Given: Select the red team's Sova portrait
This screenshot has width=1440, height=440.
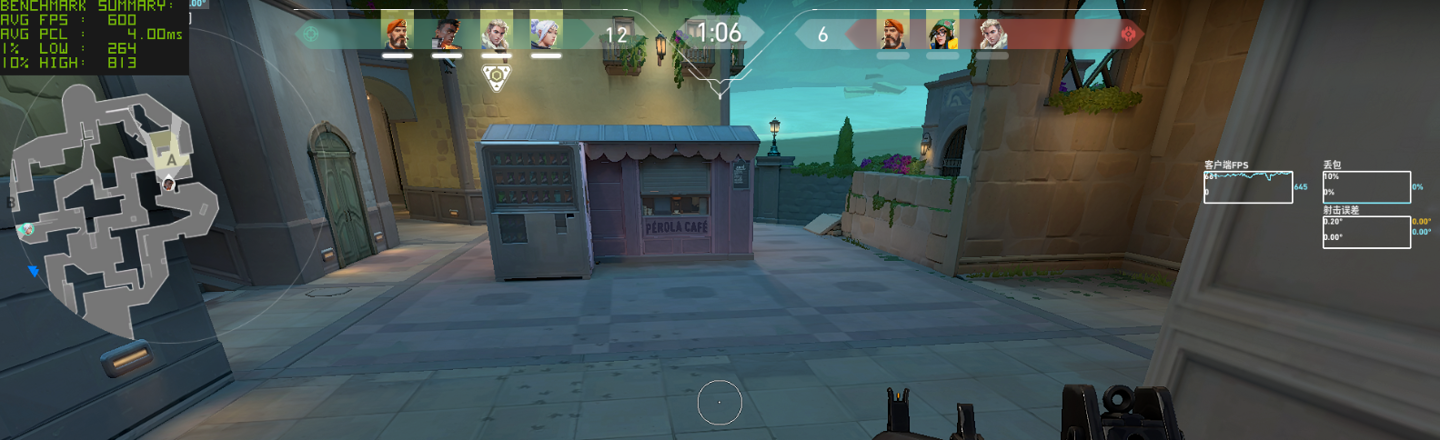Looking at the screenshot, I should (991, 31).
